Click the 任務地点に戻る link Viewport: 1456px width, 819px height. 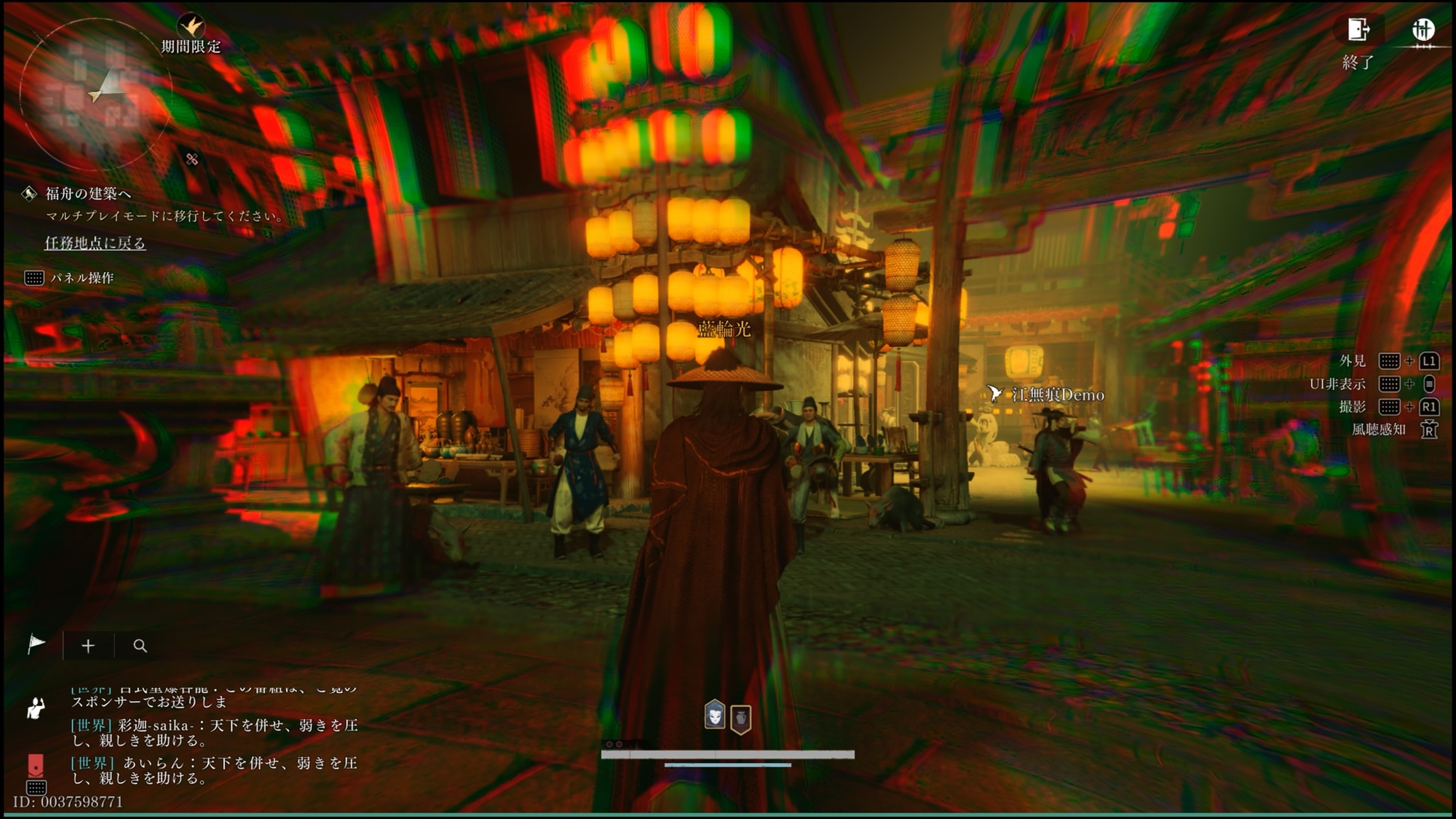95,243
